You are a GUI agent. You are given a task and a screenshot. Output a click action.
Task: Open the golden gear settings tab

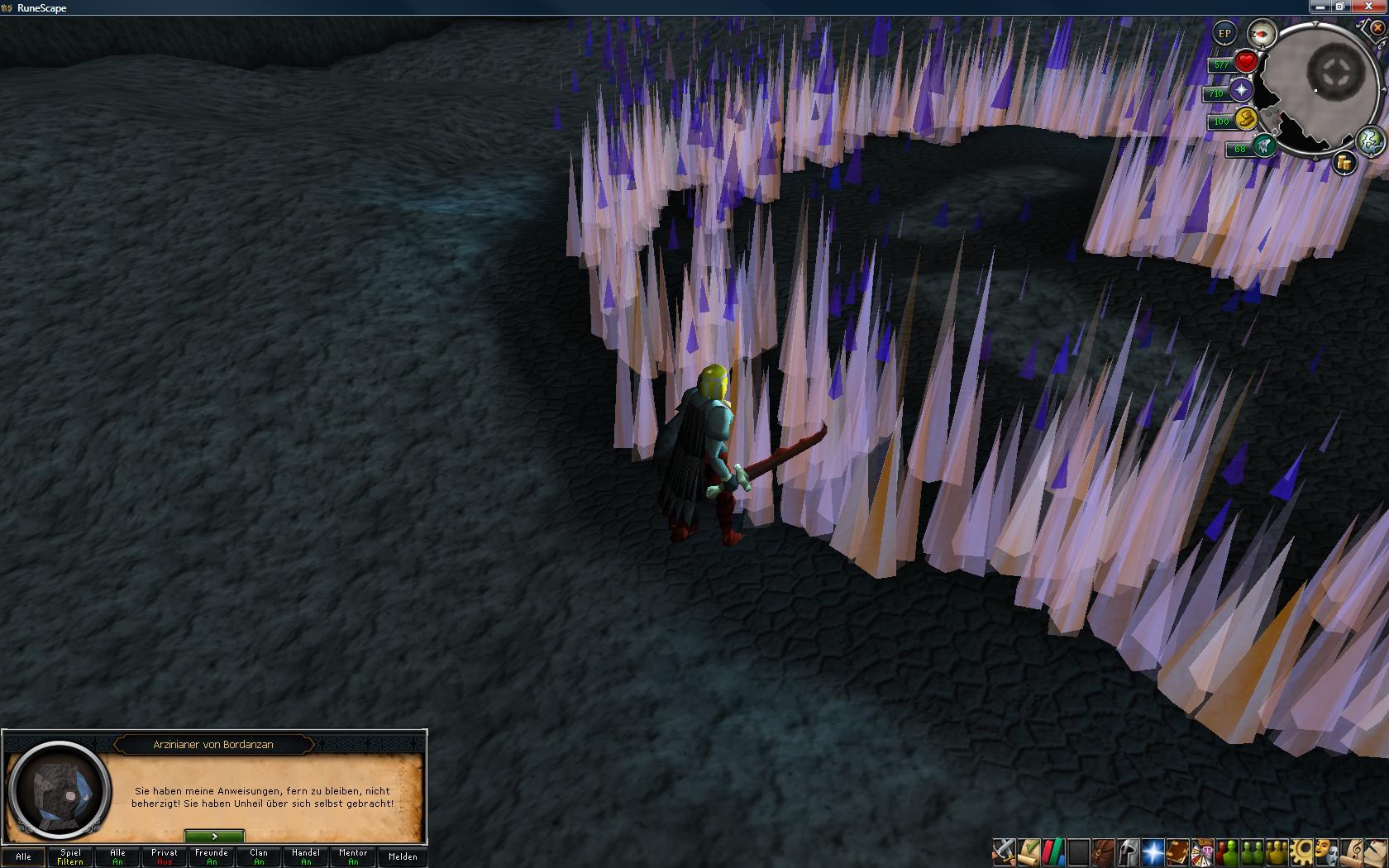pos(1303,851)
